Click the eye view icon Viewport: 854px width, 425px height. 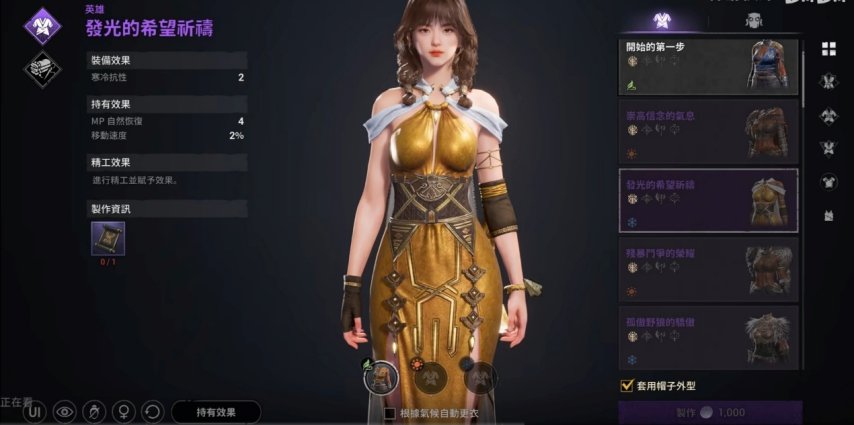coord(66,411)
